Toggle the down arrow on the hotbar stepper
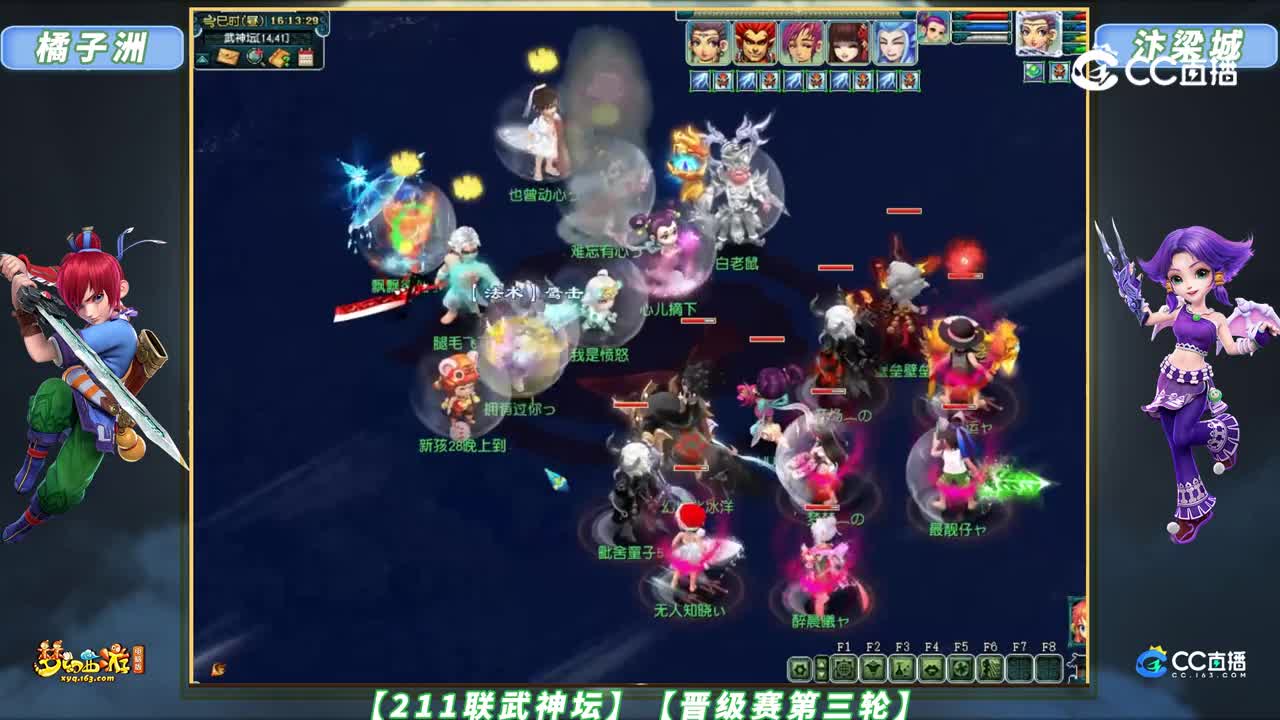 click(822, 676)
